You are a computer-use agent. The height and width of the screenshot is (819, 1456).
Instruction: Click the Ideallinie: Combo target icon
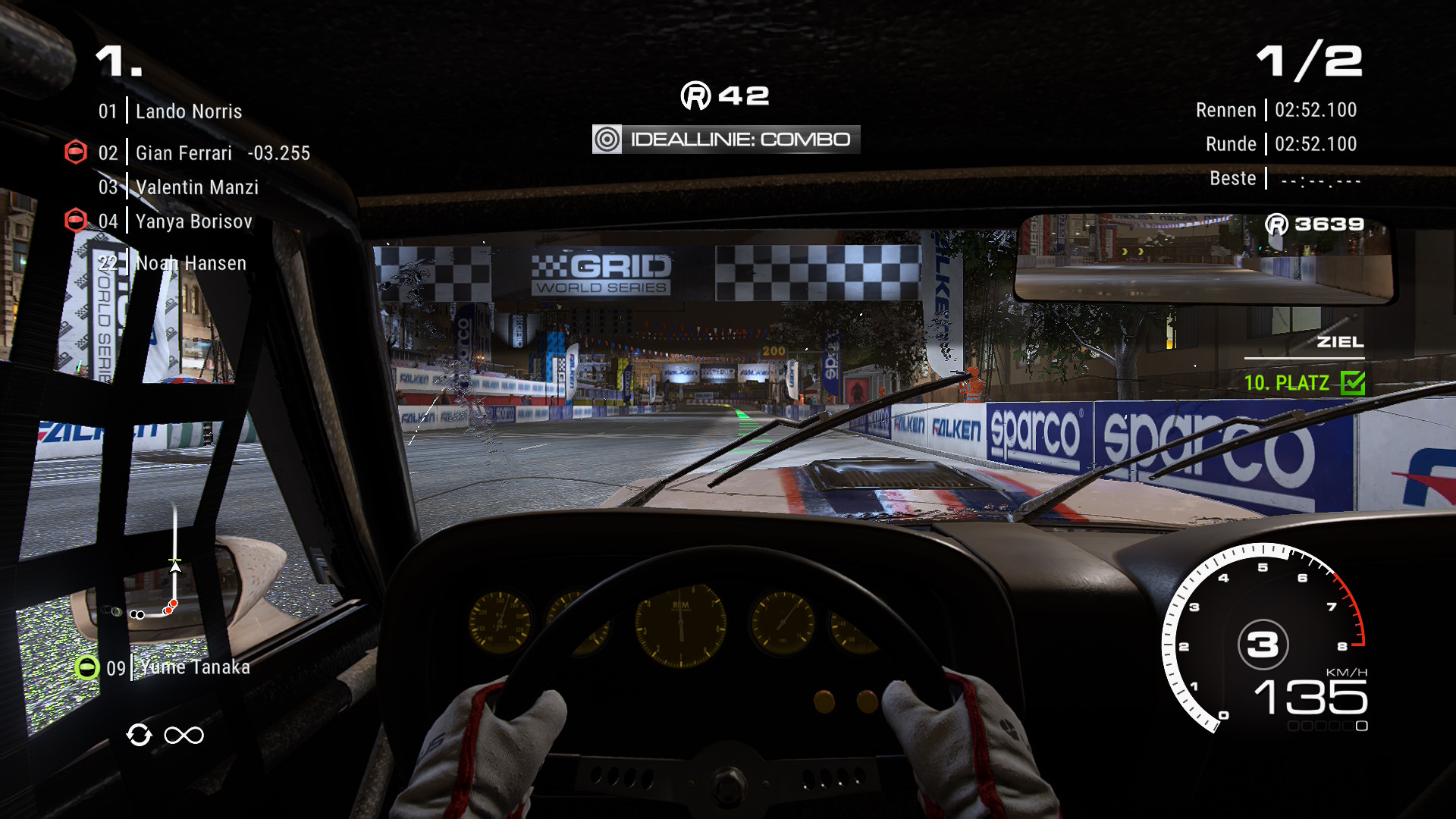pos(607,140)
